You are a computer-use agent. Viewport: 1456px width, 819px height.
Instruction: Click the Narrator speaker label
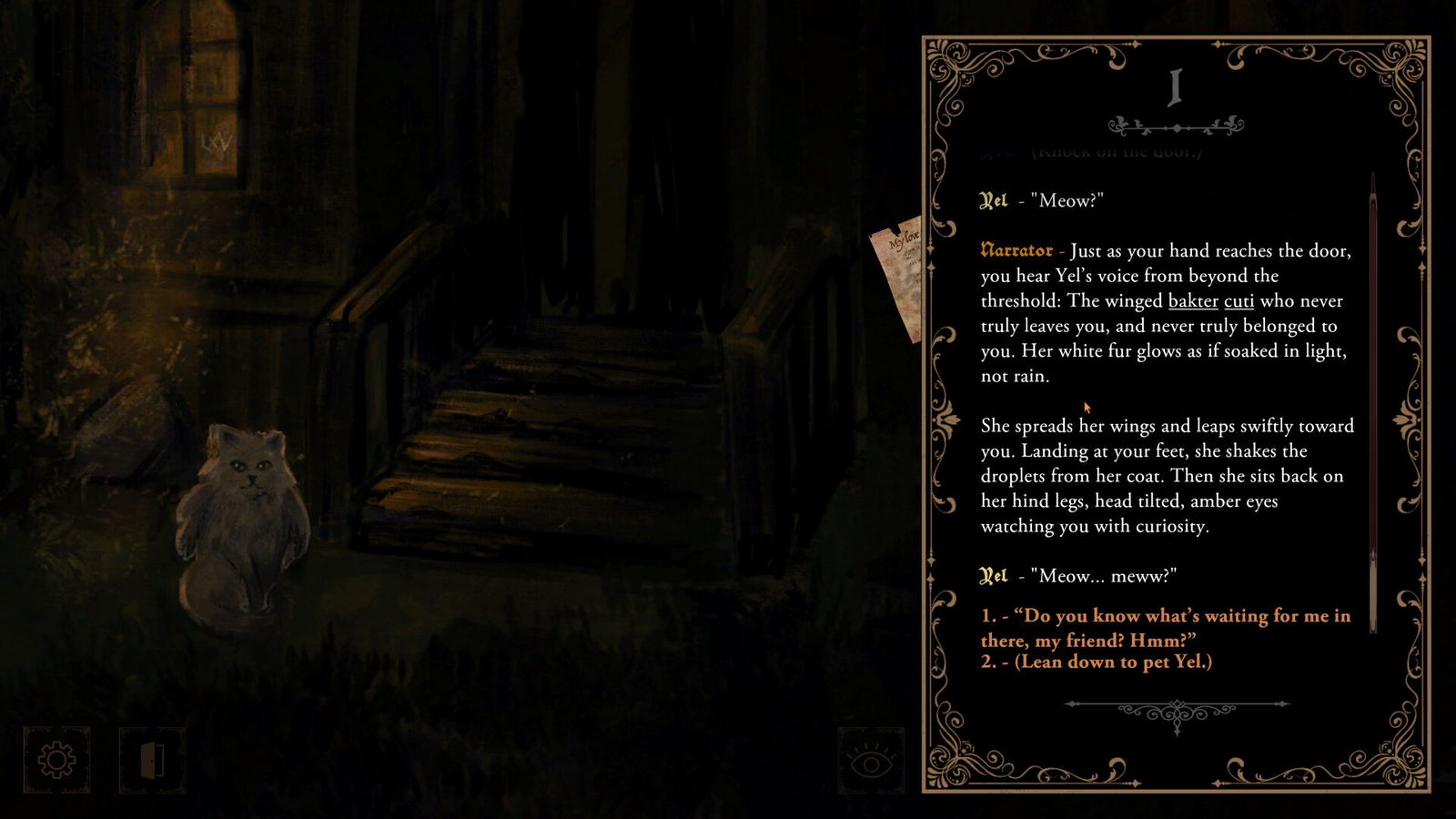click(x=1016, y=249)
